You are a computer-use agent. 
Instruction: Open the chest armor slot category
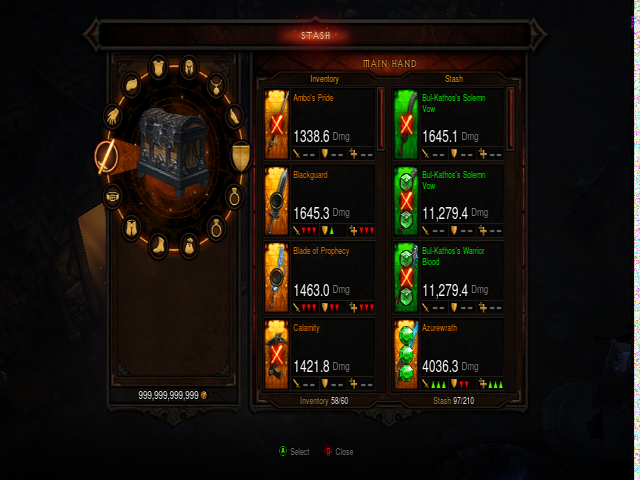click(159, 68)
